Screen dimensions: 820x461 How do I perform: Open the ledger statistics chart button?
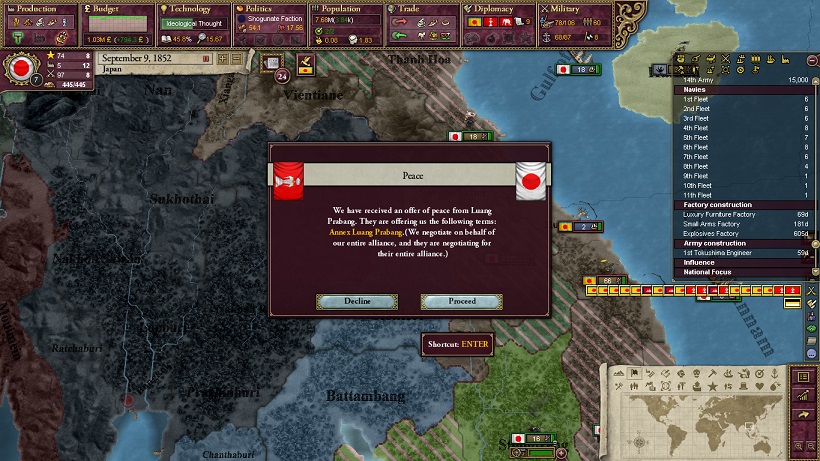point(801,395)
